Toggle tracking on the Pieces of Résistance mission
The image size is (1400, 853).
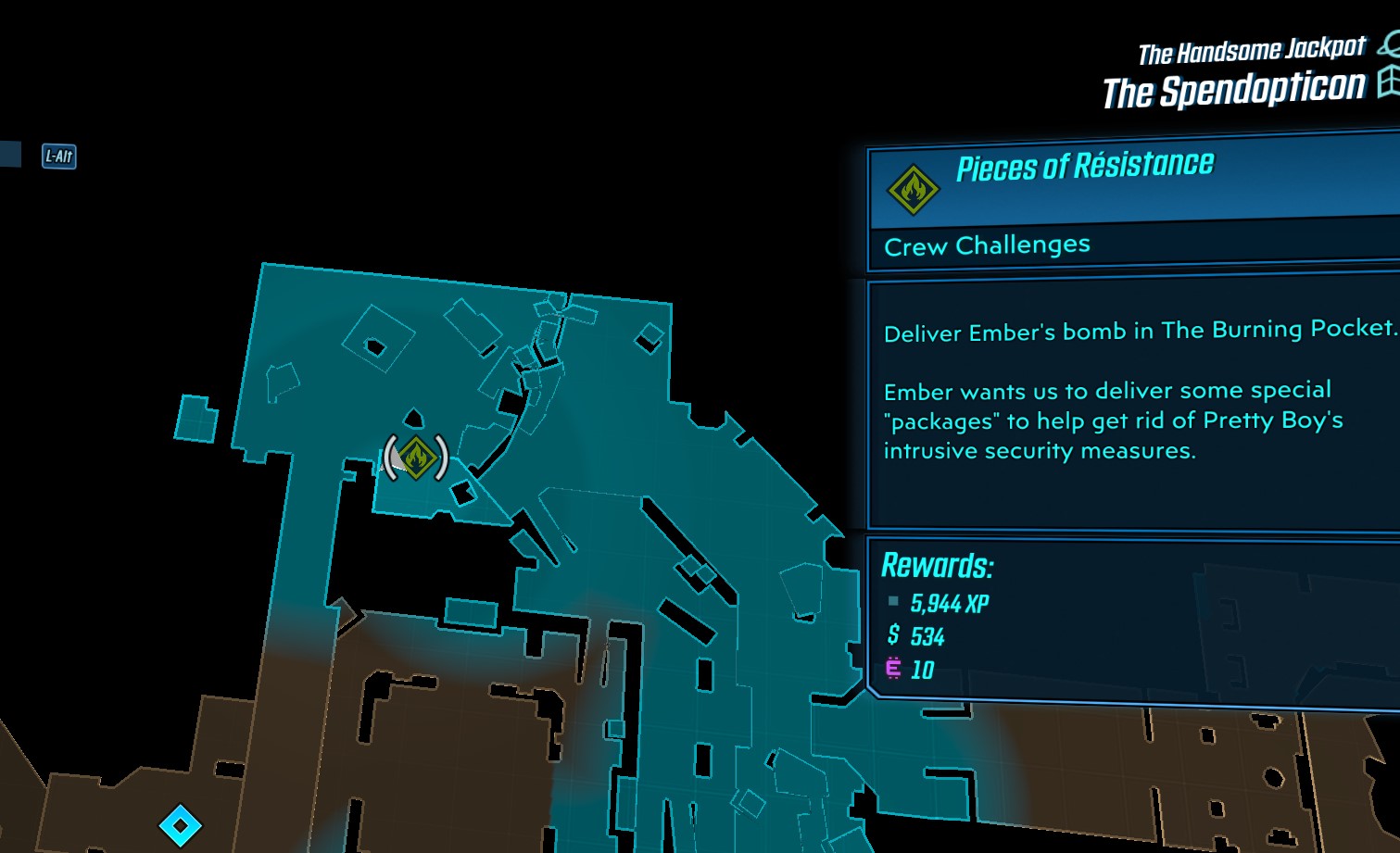[x=1084, y=164]
